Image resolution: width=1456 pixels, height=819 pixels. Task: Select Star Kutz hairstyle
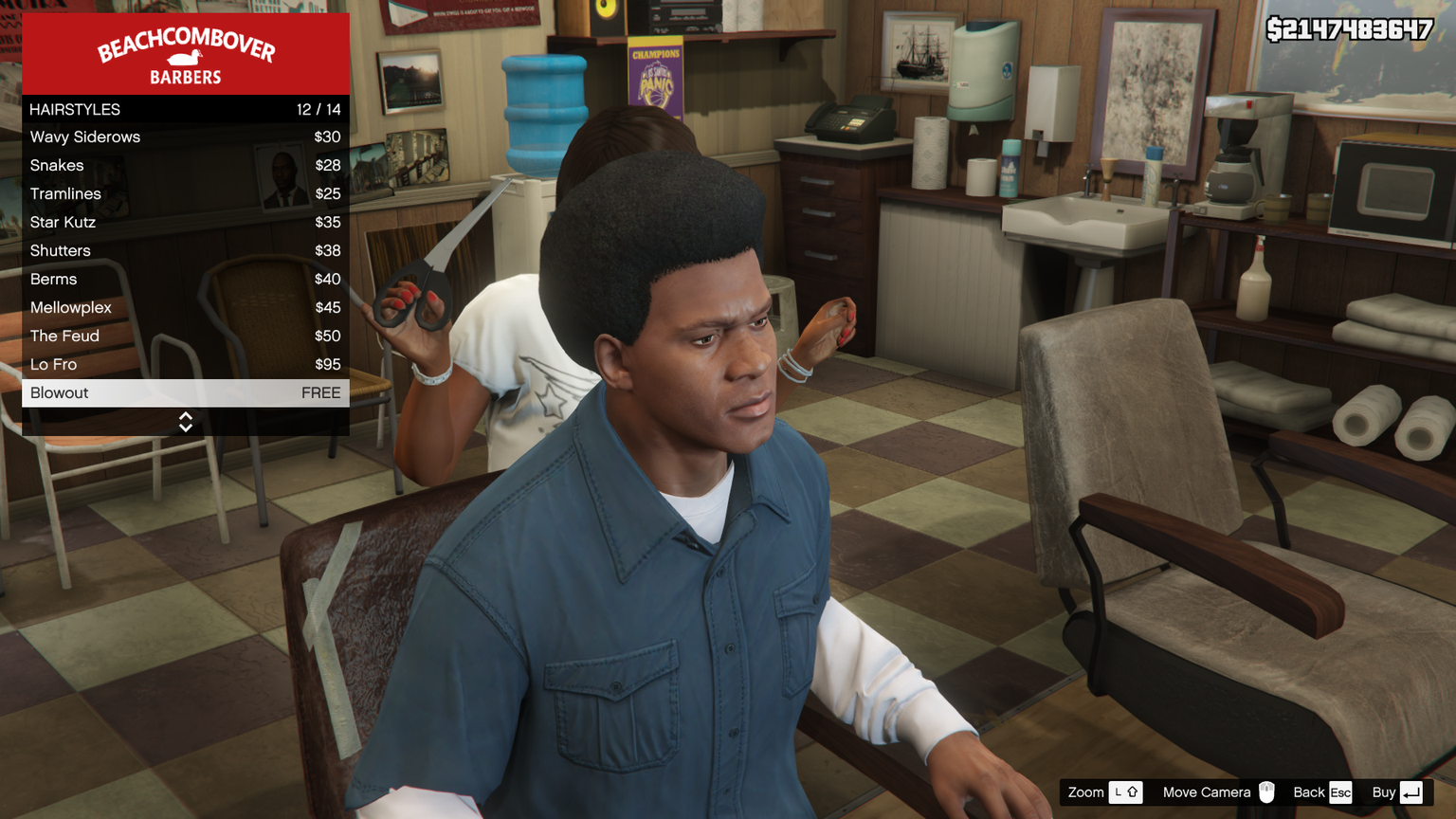coord(185,223)
